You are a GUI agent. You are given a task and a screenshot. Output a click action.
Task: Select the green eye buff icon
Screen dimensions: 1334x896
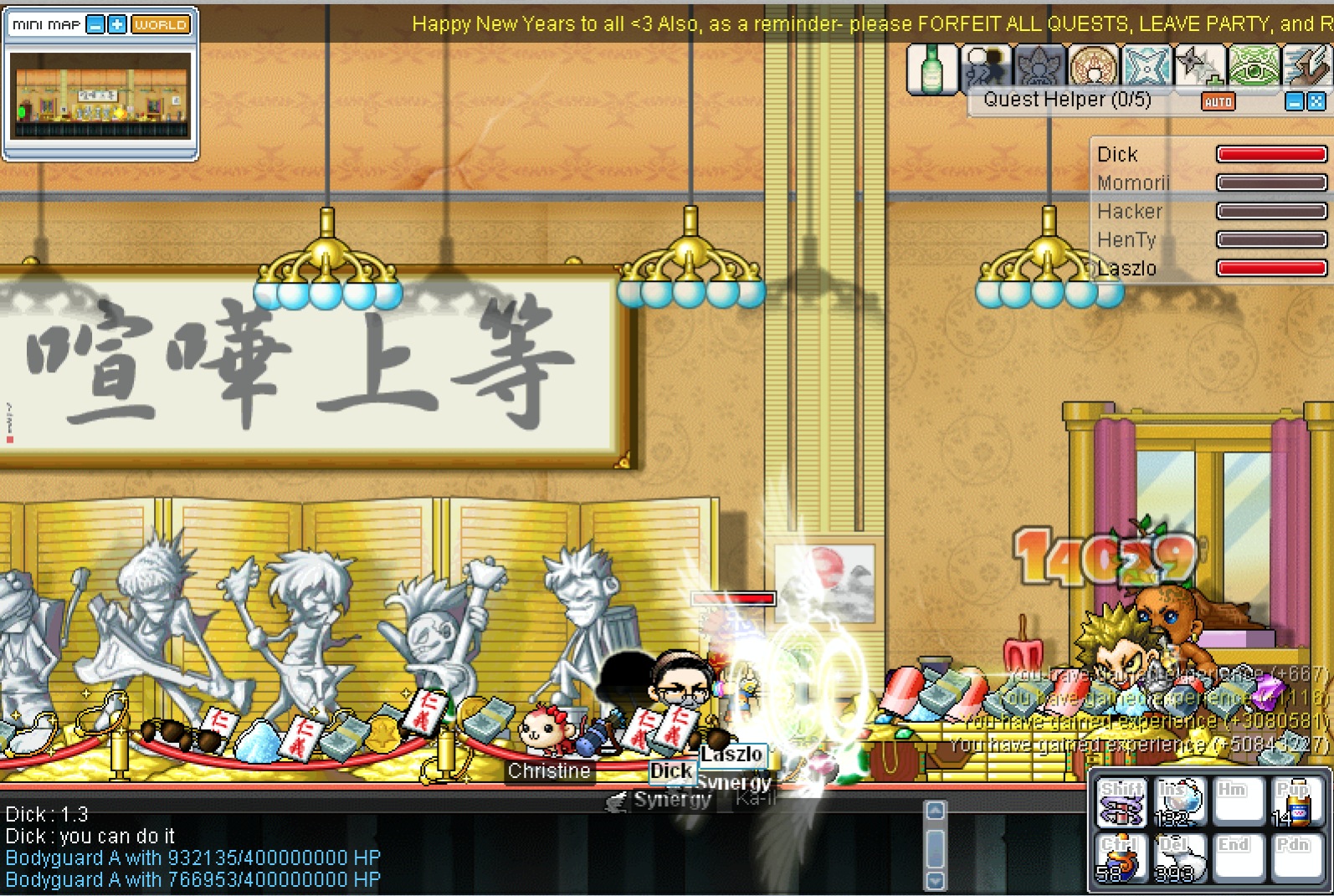click(x=1253, y=68)
